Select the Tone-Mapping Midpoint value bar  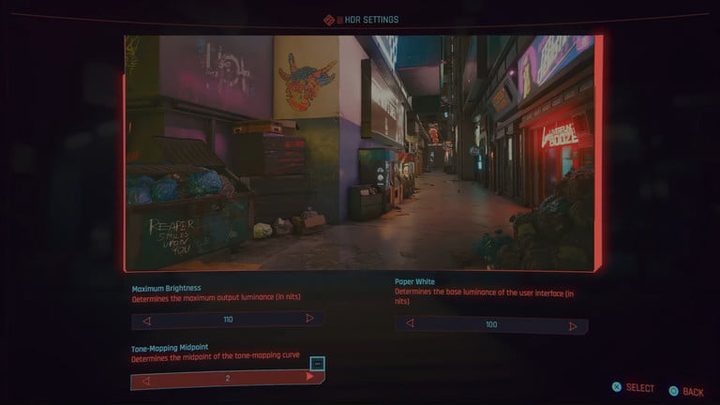tap(228, 379)
